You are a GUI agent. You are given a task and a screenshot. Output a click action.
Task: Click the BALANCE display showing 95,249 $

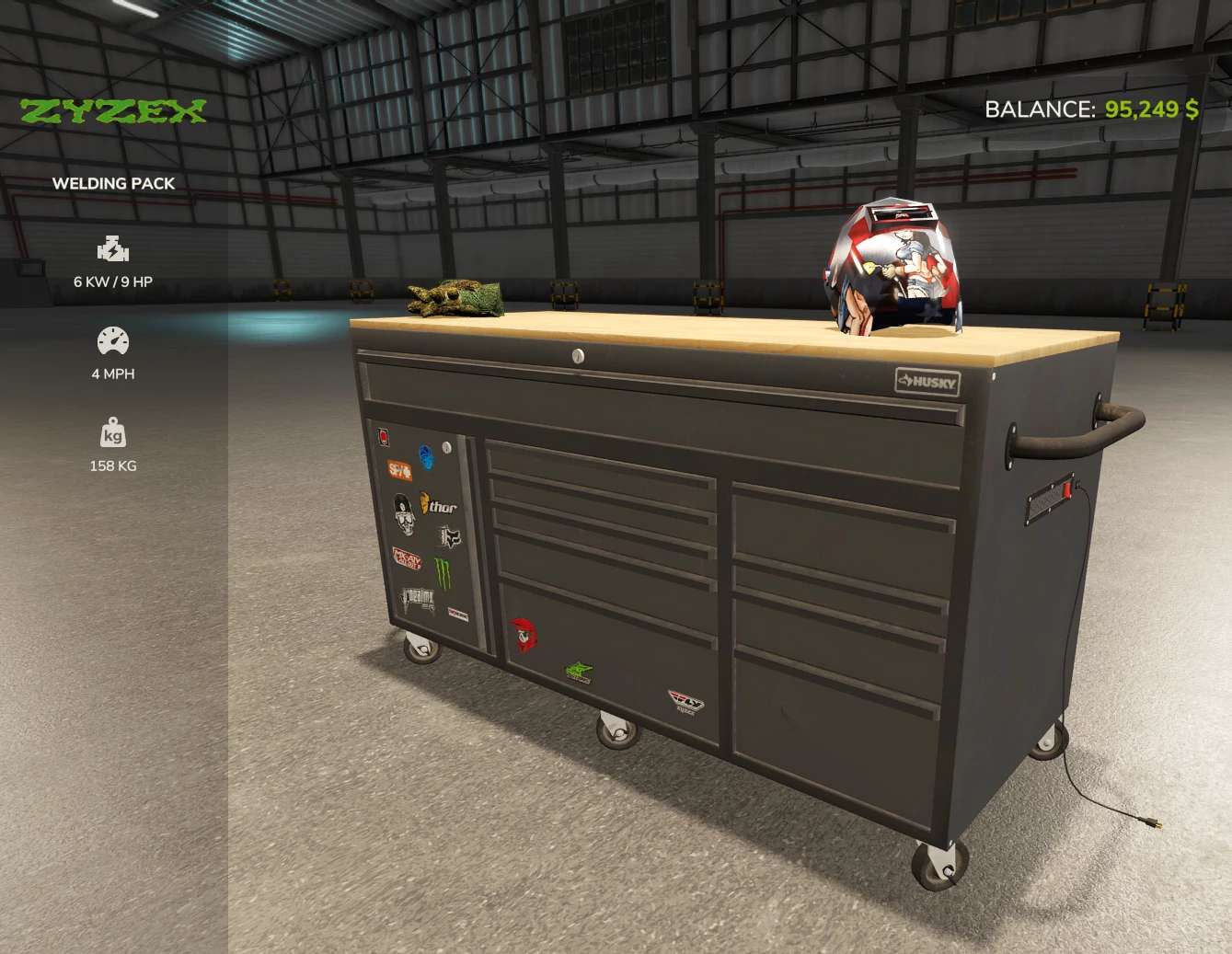(x=1090, y=109)
